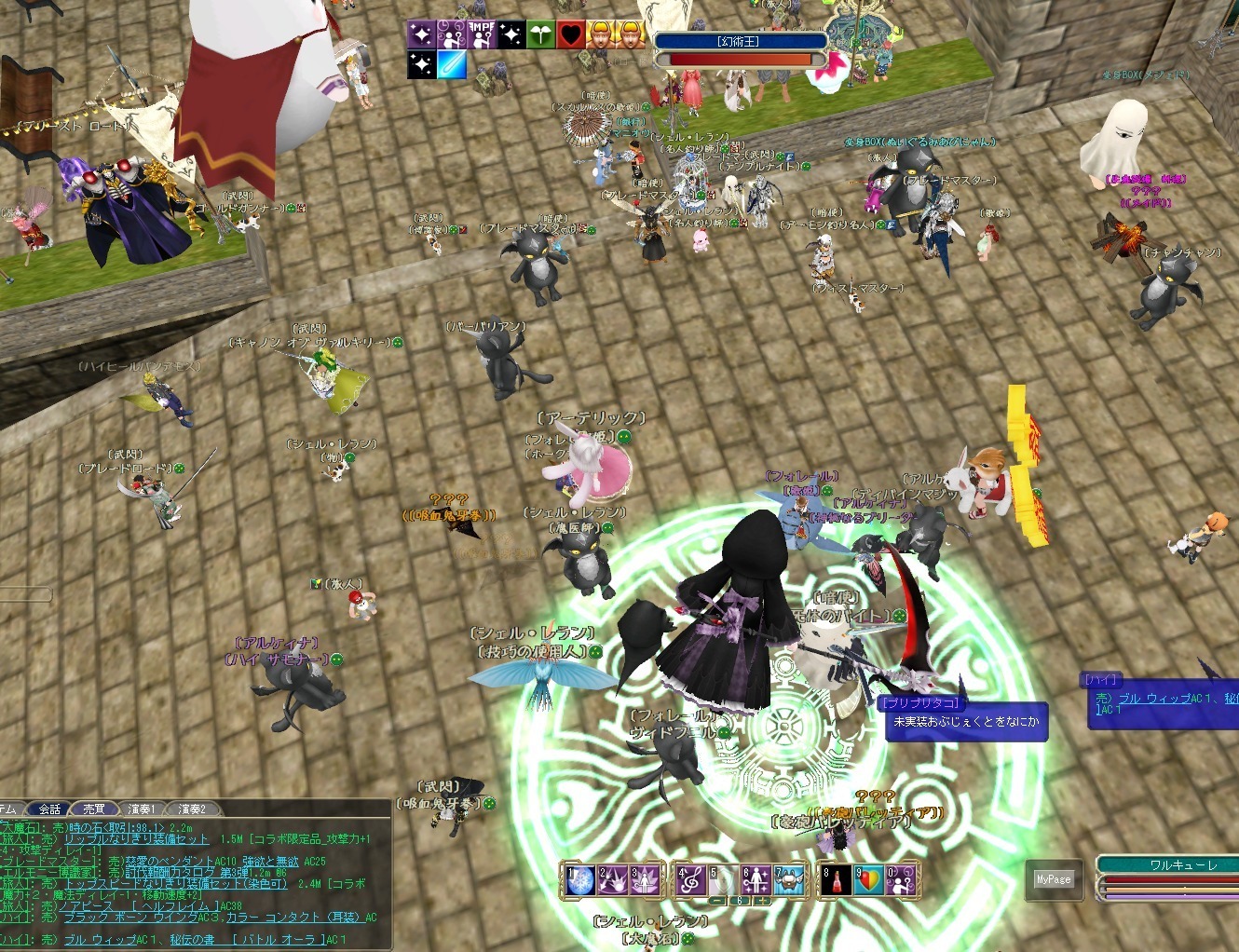The height and width of the screenshot is (952, 1239).
Task: Switch to the 会話 chat tab
Action: (49, 809)
